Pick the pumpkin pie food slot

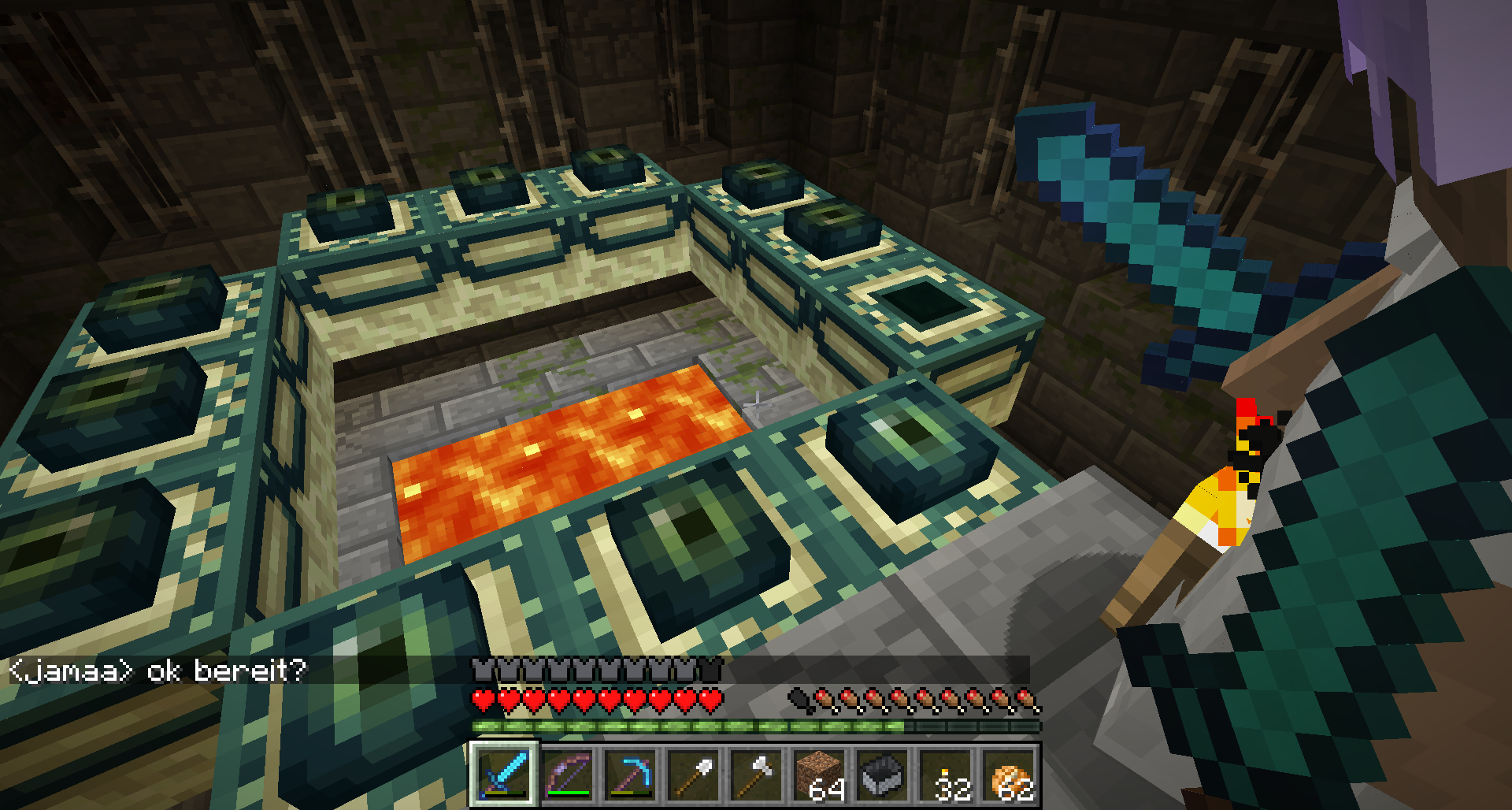tap(1009, 774)
